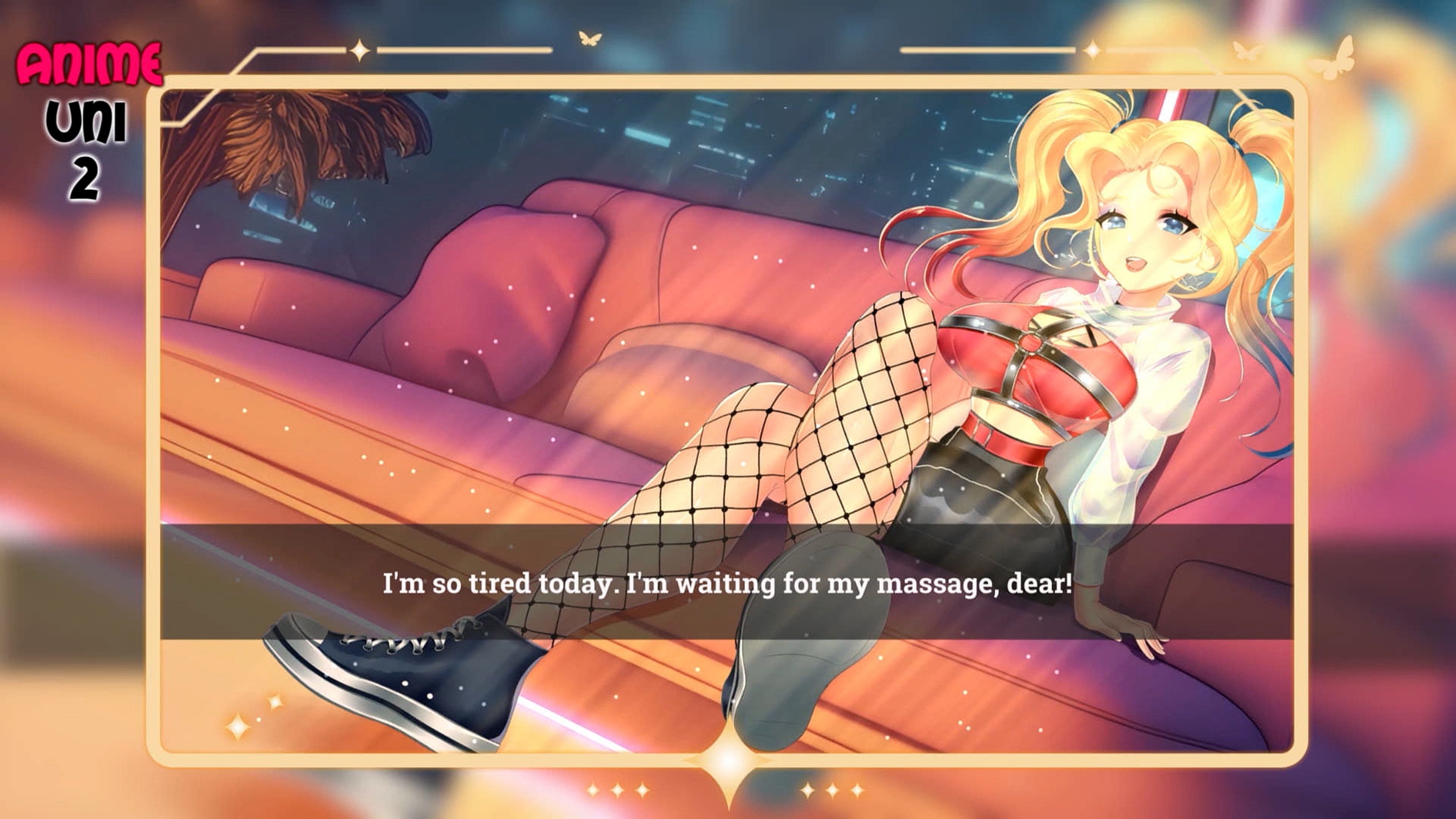
Task: Click the butterfly icon at top center
Action: tap(590, 38)
